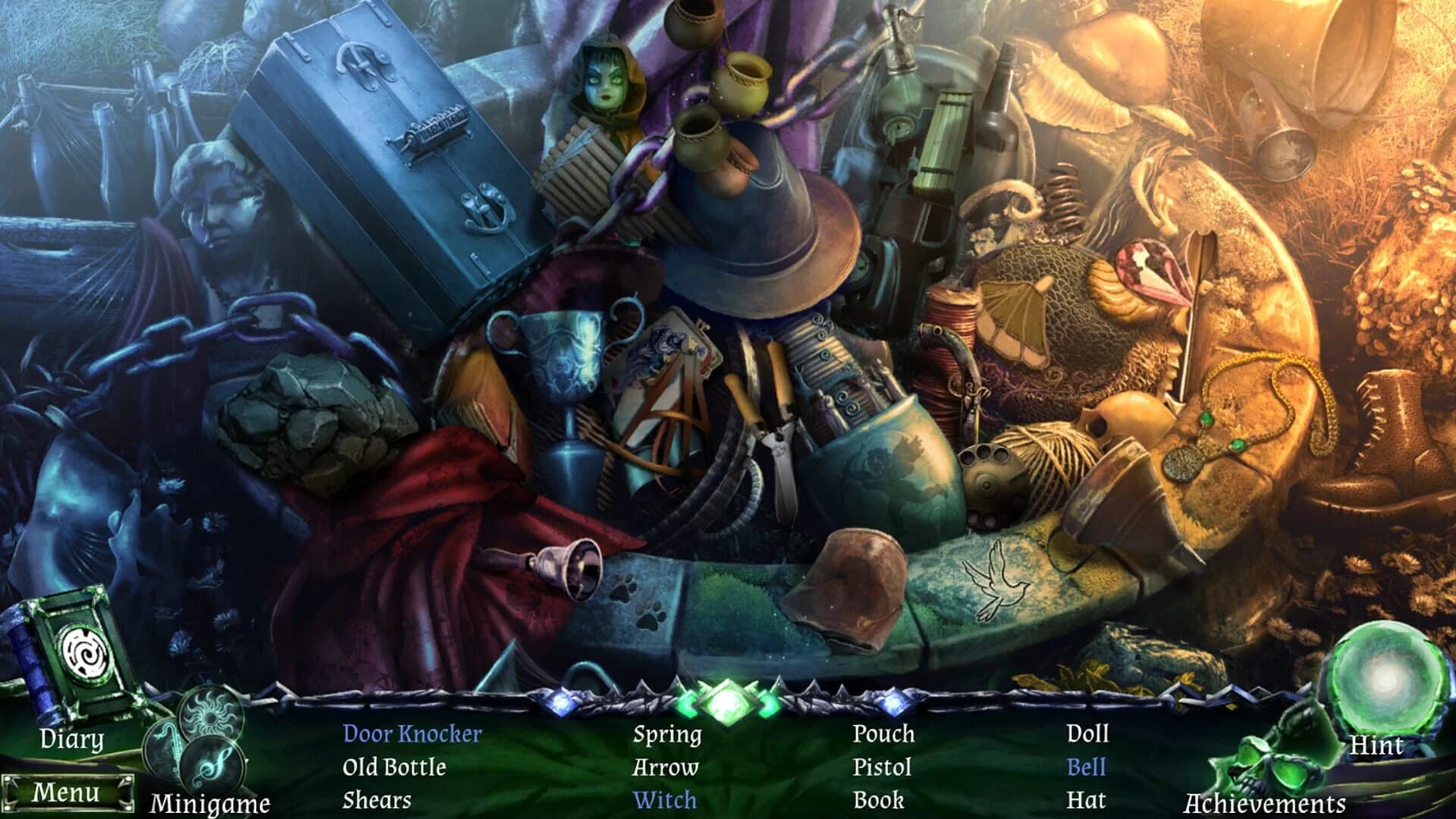Click the Pistol word in the list
Viewport: 1456px width, 819px height.
[882, 767]
